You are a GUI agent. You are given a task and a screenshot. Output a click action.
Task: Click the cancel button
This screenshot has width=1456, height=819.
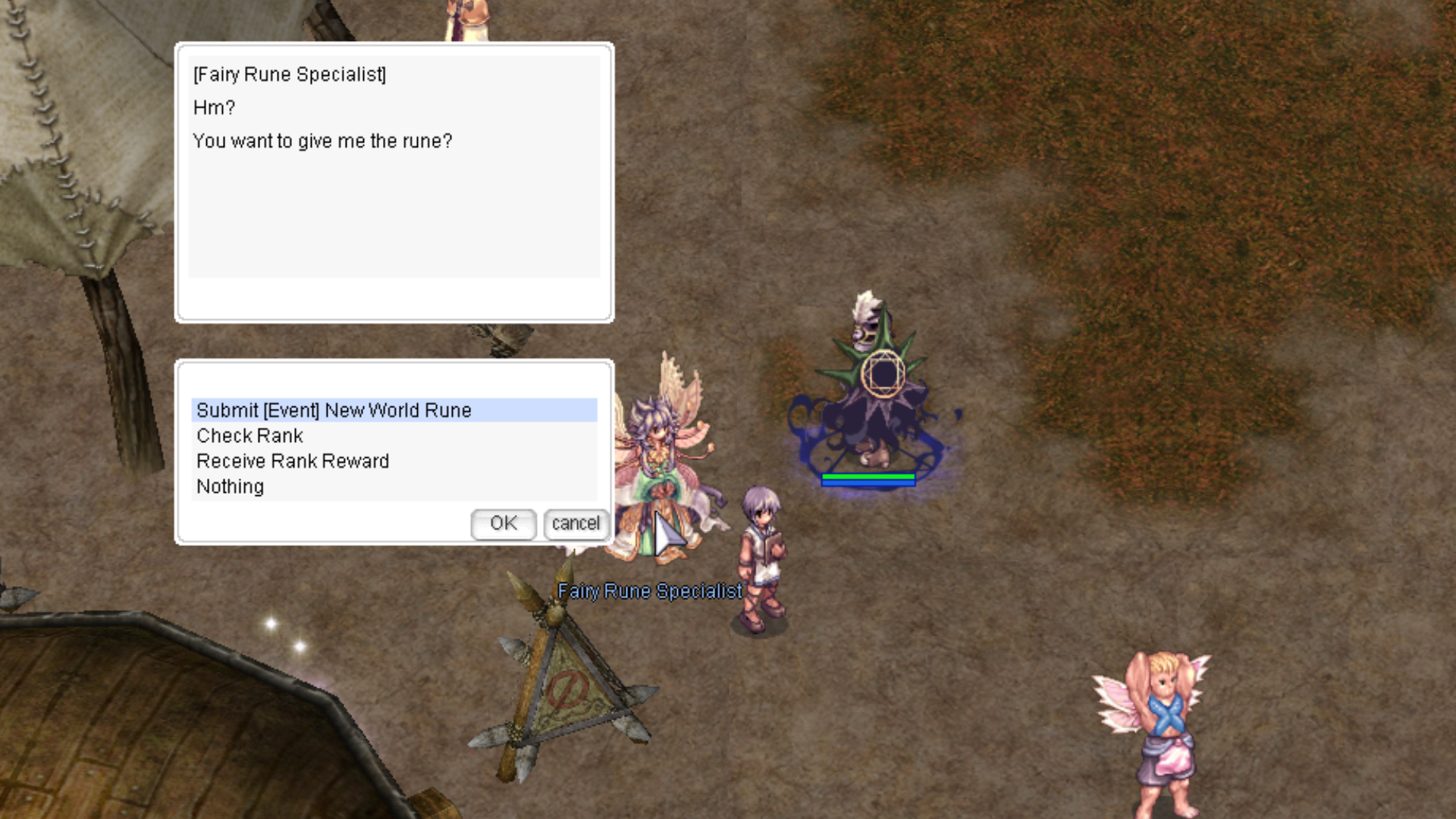(576, 524)
